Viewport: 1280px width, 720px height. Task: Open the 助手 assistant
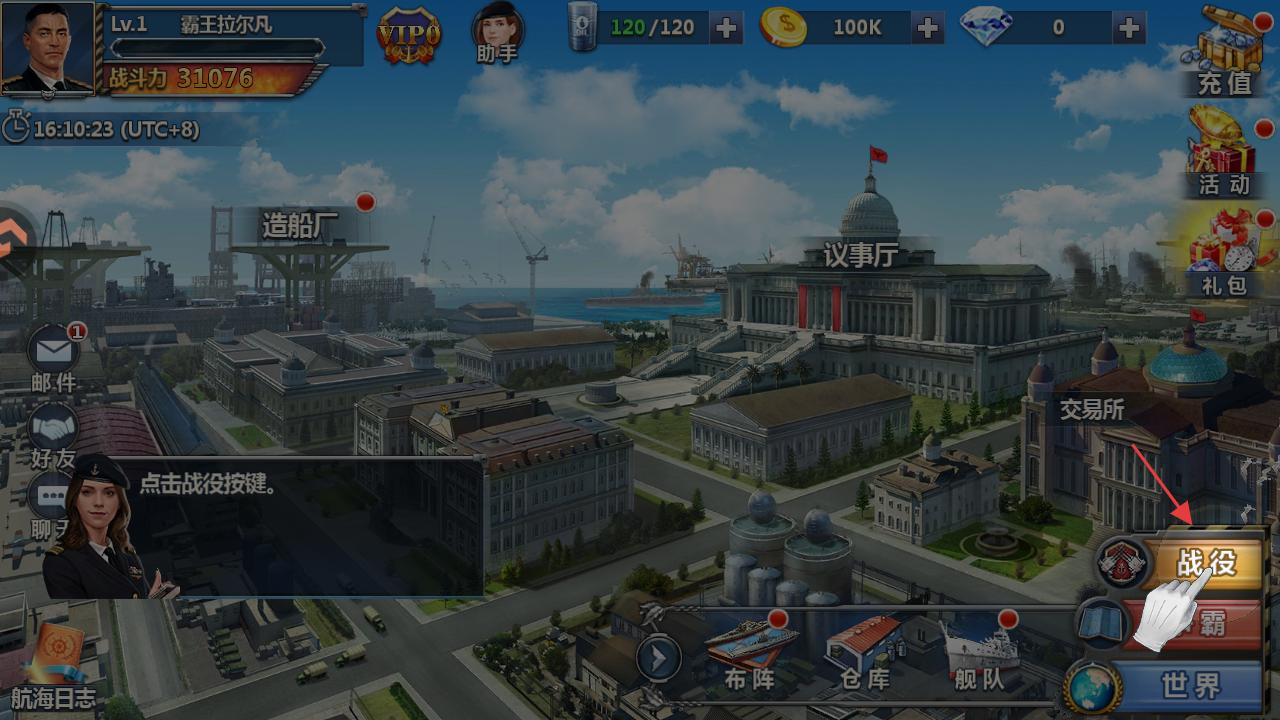497,32
